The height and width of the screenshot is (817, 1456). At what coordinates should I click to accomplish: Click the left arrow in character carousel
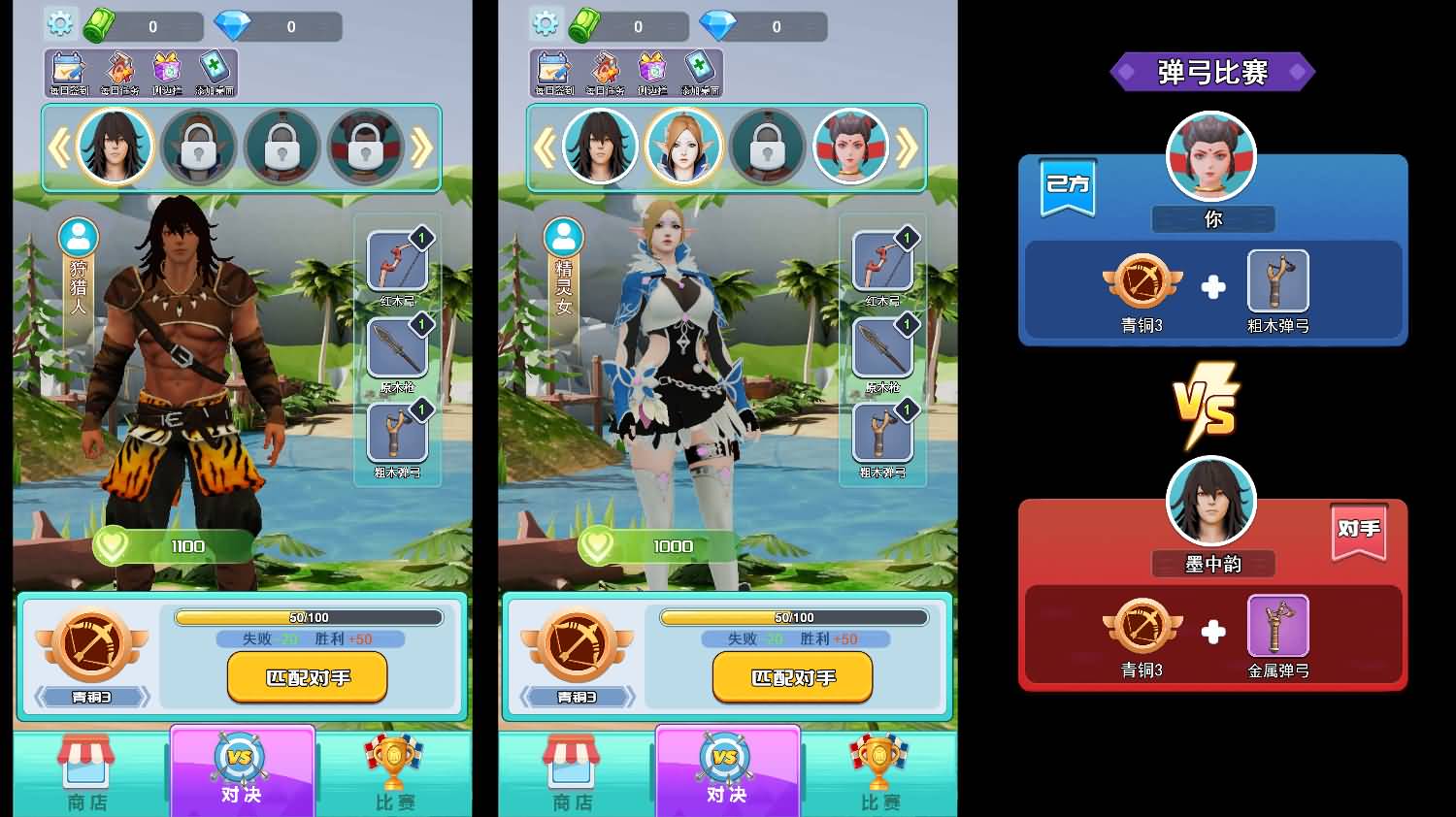[x=60, y=146]
